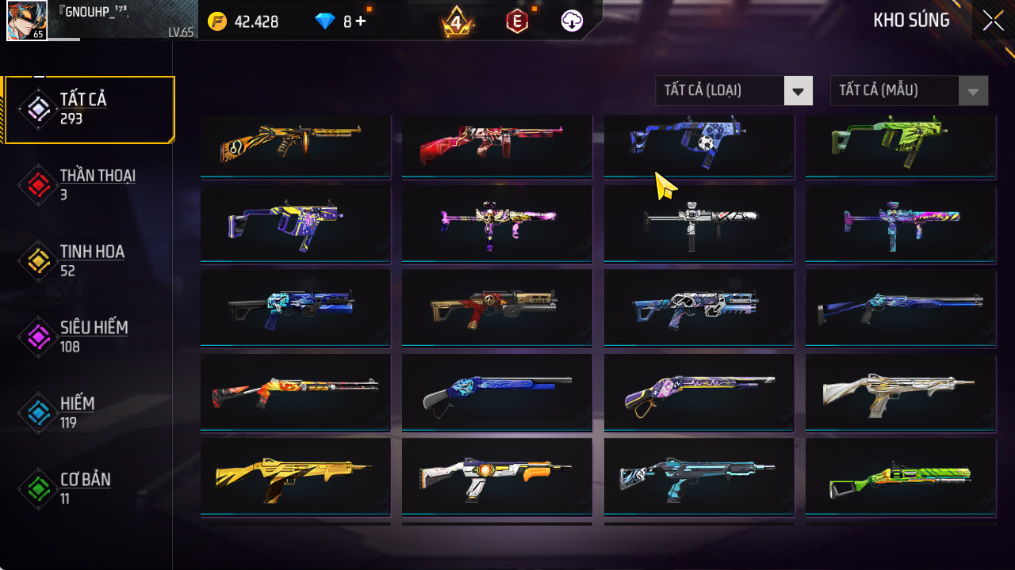Select the blue soccer ball SMG skin
Viewport: 1015px width, 570px height.
698,145
